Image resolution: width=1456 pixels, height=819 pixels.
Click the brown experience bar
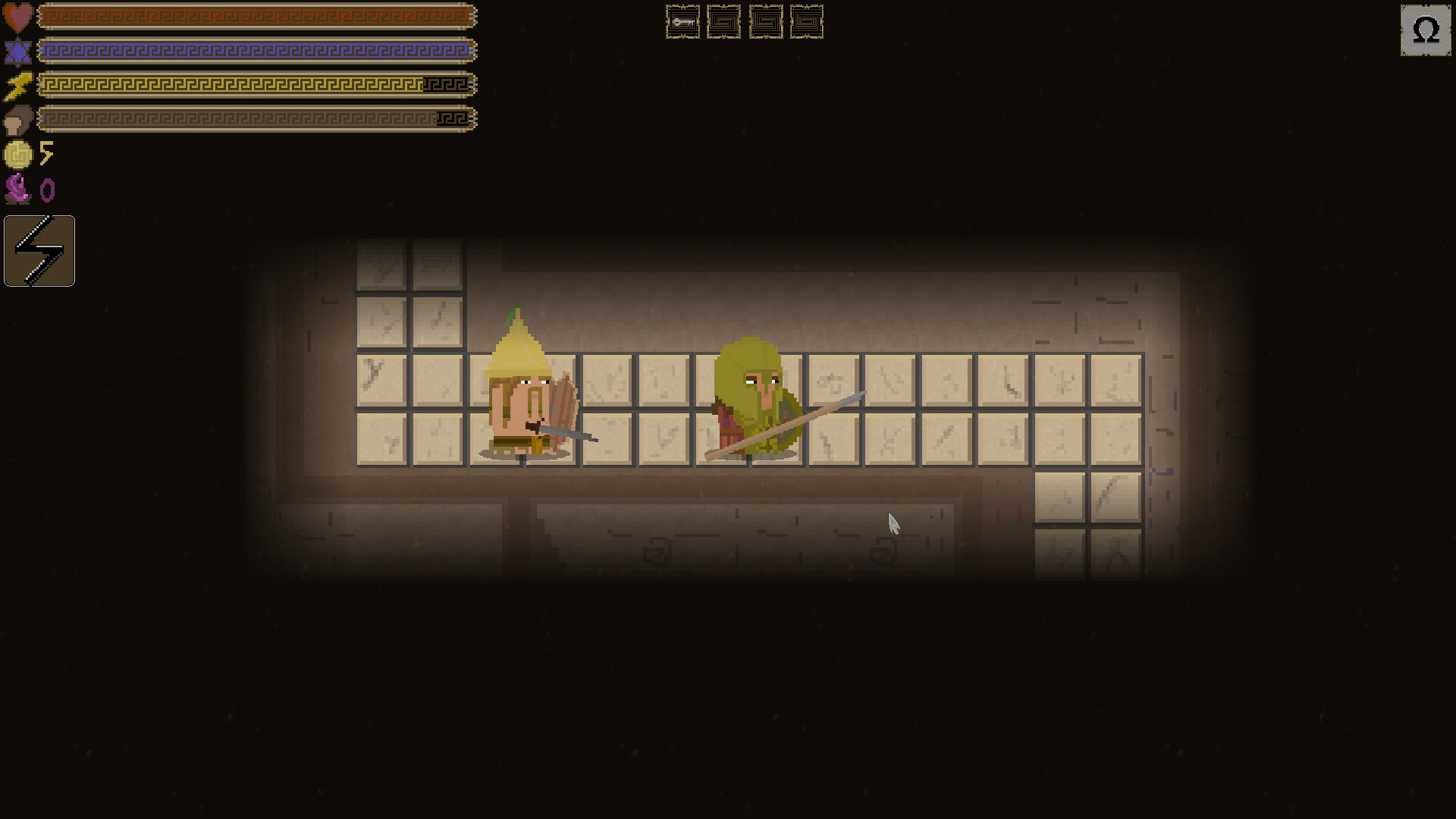click(258, 119)
